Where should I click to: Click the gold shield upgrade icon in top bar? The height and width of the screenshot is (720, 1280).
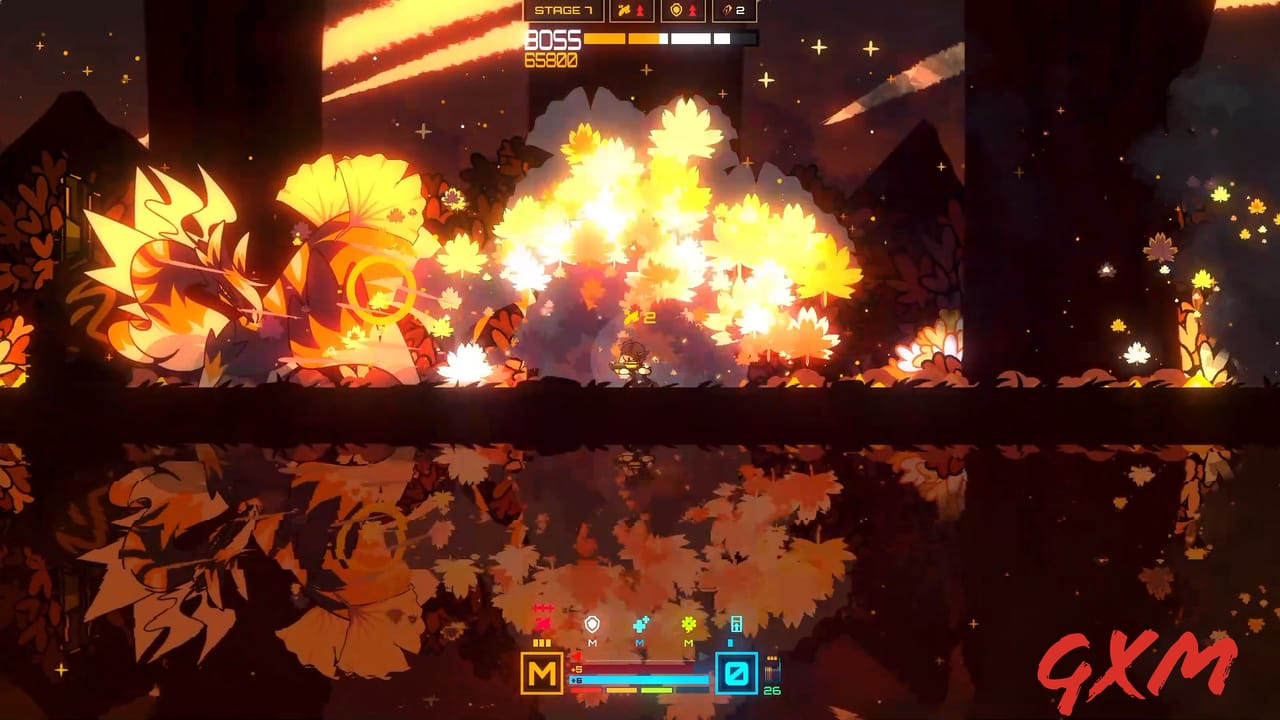click(676, 10)
